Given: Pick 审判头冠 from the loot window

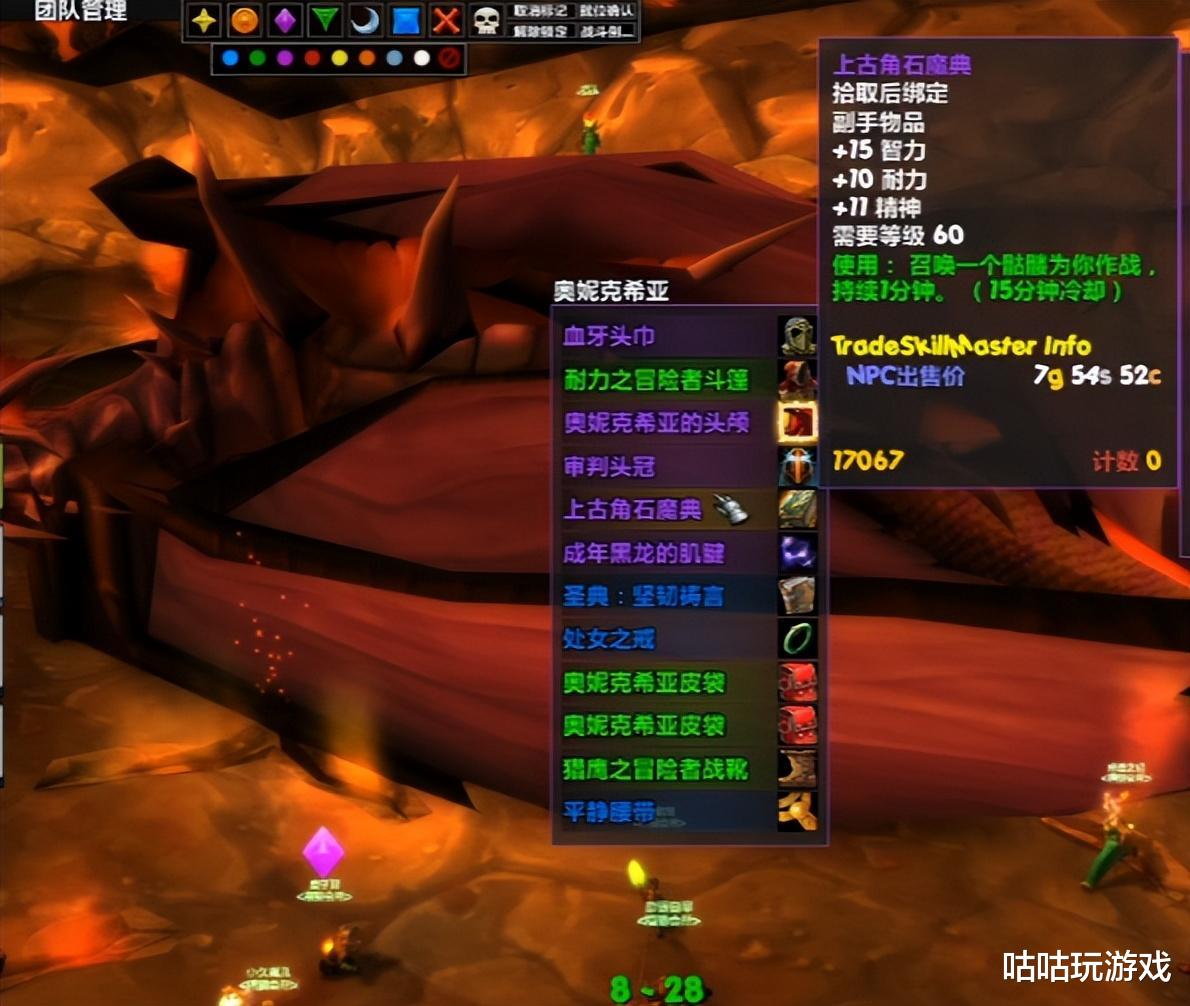Looking at the screenshot, I should [x=665, y=467].
